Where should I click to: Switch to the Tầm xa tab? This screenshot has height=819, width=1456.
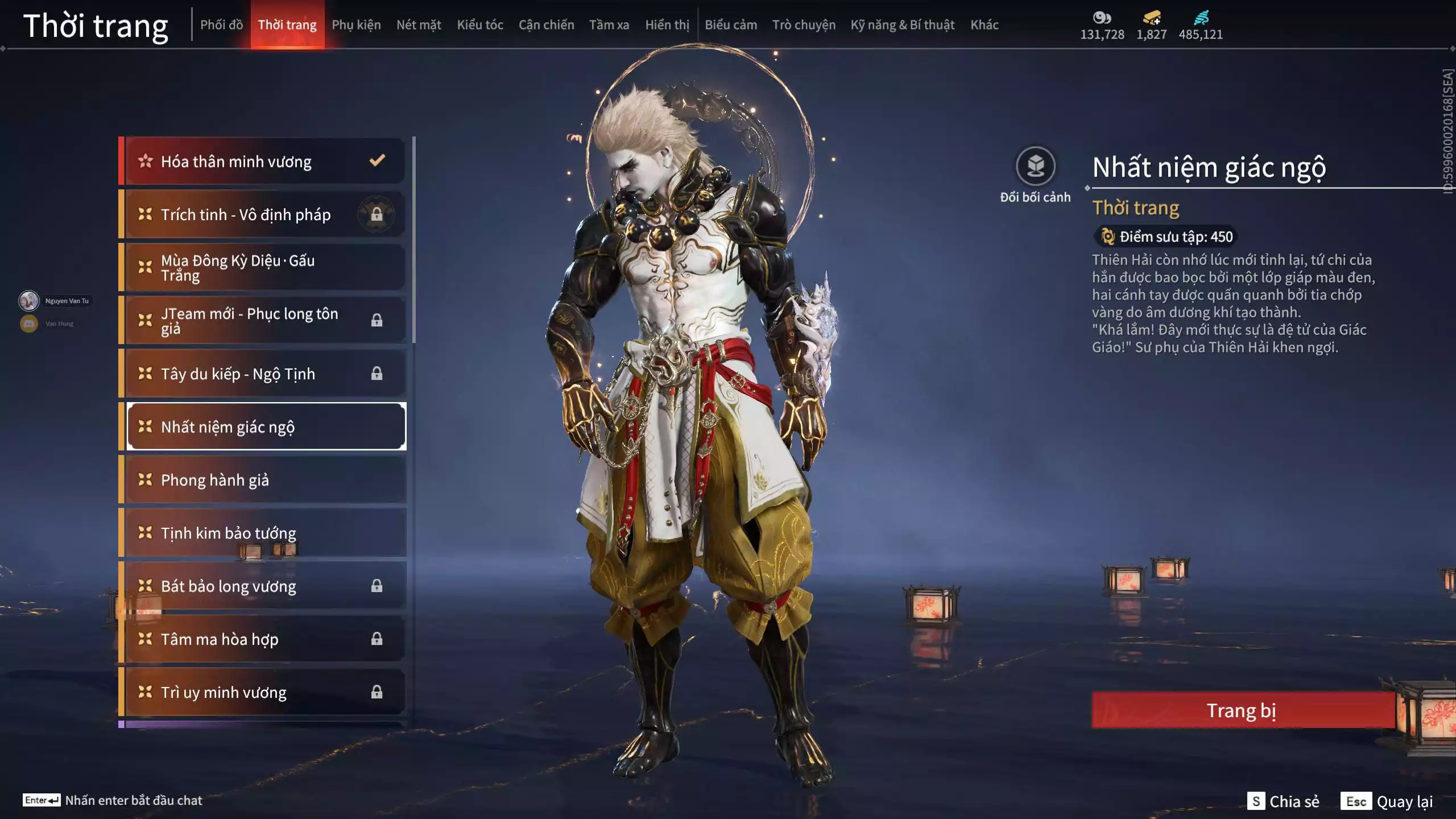[x=609, y=24]
